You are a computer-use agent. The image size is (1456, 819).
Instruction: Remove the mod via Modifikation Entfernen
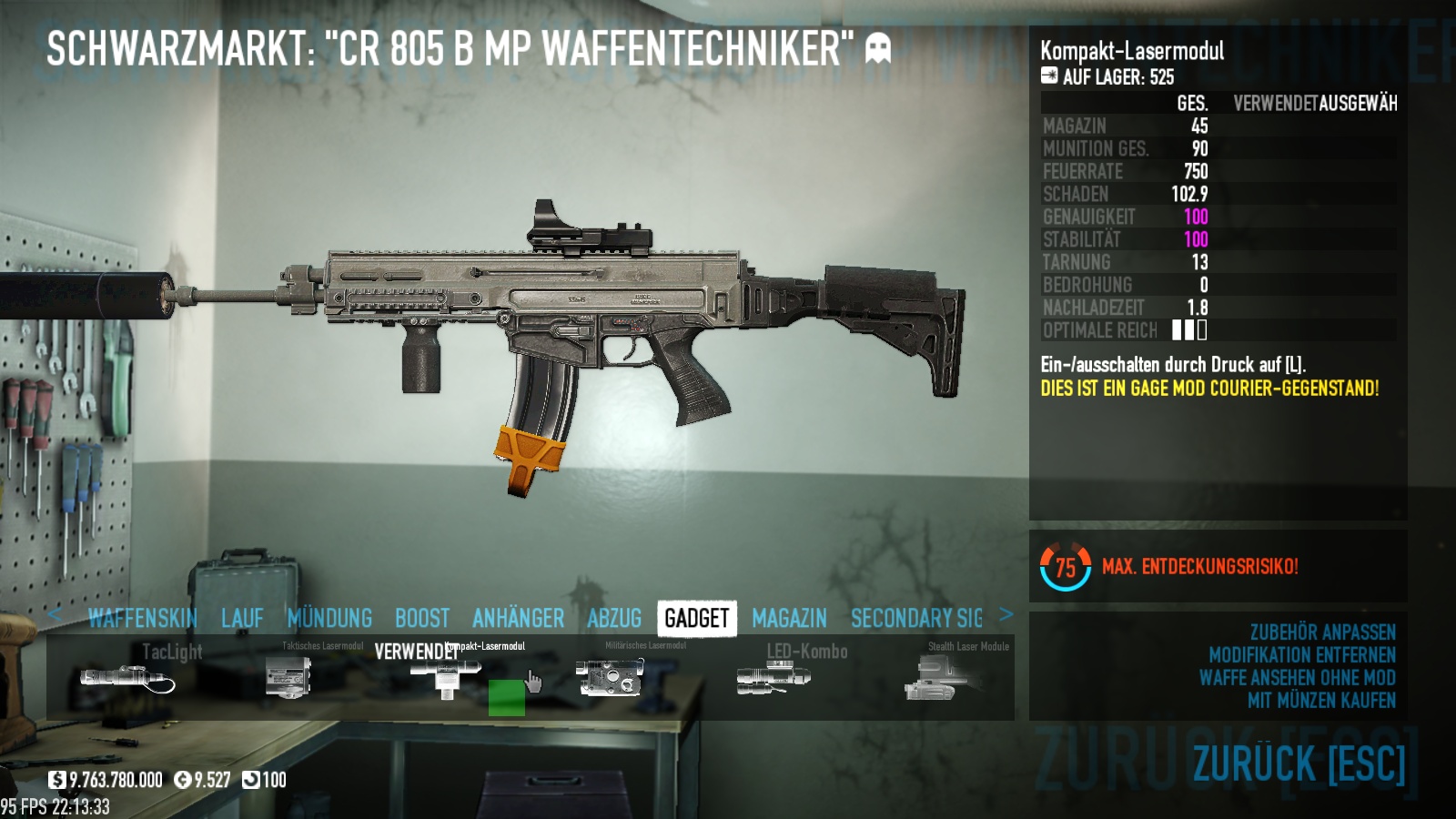[1301, 655]
